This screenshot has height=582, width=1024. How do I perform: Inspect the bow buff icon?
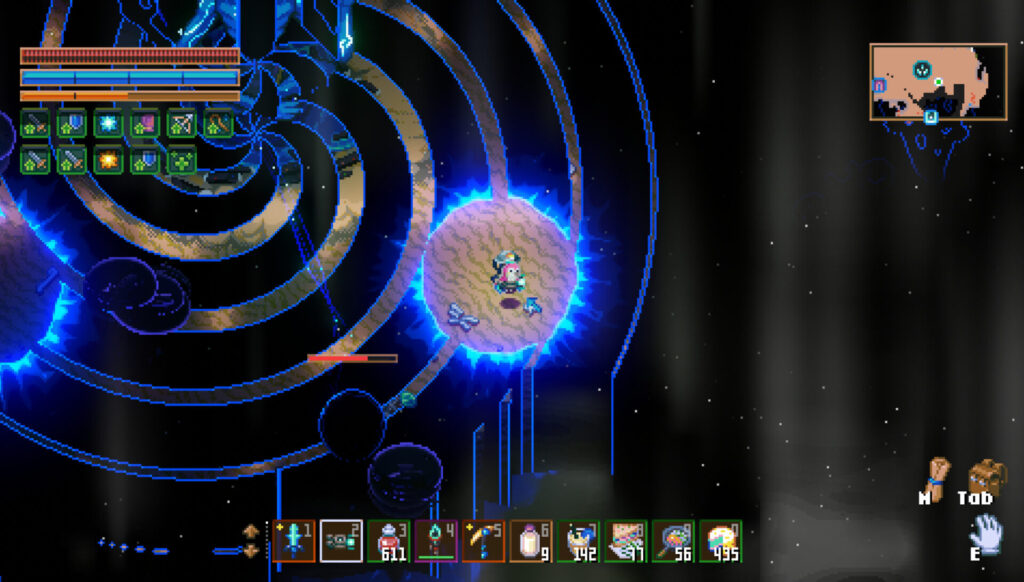coord(181,124)
